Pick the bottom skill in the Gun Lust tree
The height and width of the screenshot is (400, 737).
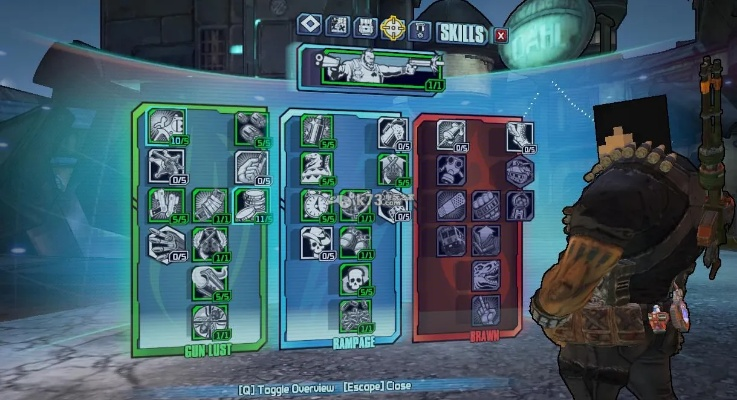[208, 321]
